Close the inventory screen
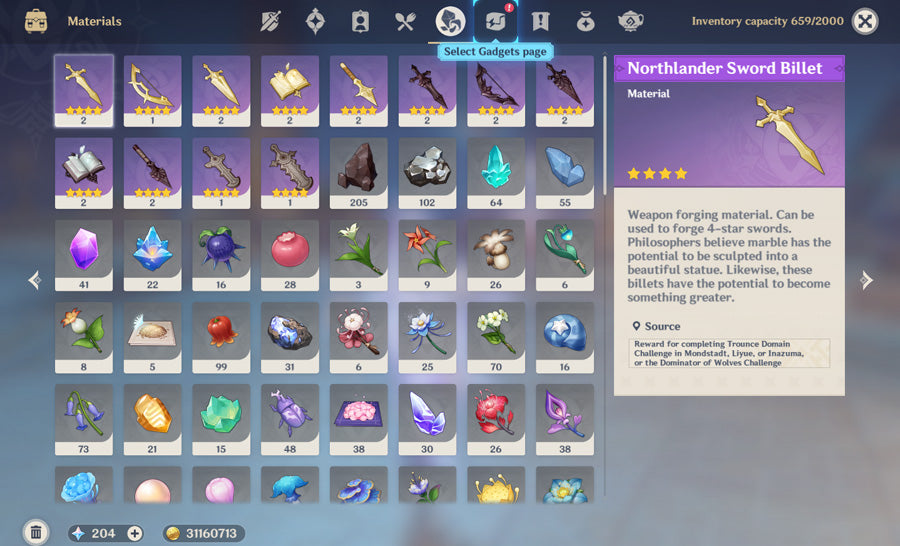900x546 pixels. [865, 21]
